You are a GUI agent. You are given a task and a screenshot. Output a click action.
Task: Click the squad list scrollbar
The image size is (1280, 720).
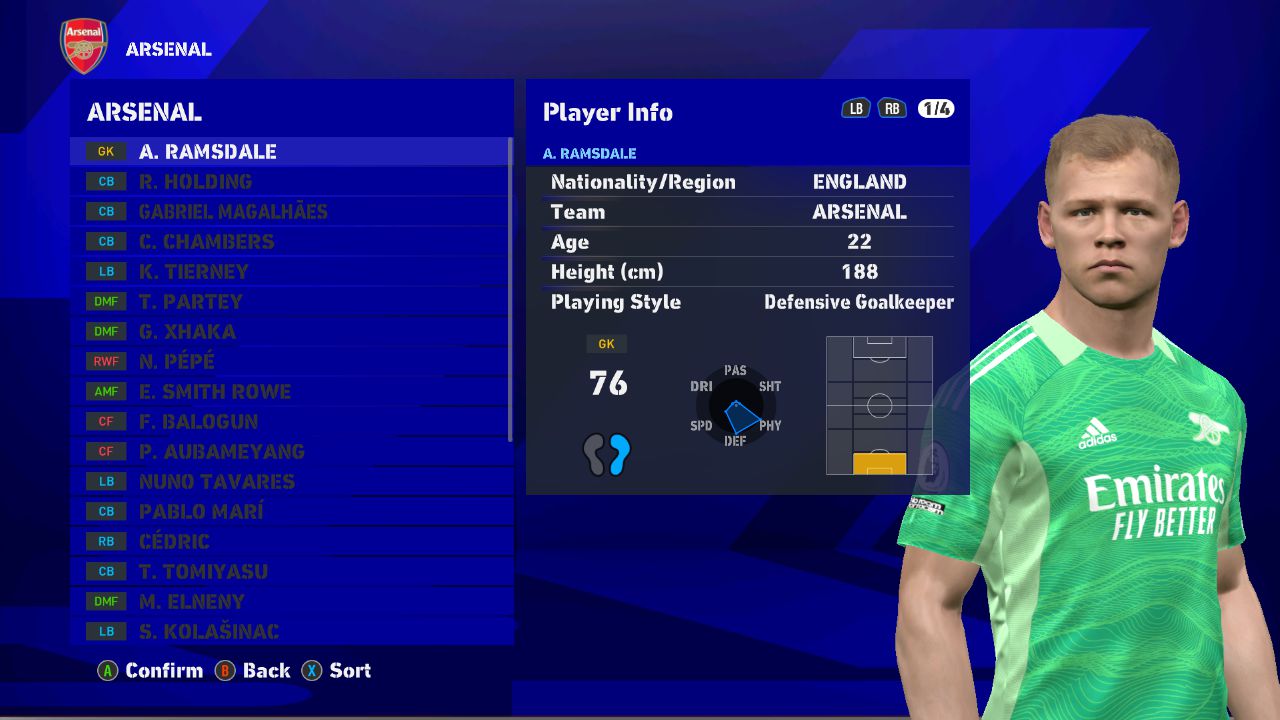pos(511,290)
